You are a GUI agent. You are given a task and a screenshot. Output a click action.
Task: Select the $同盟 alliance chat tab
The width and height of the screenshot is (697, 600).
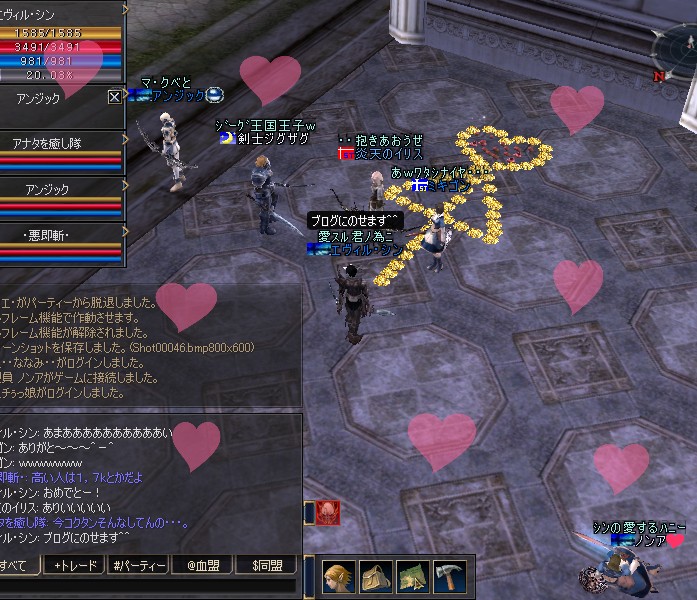266,566
